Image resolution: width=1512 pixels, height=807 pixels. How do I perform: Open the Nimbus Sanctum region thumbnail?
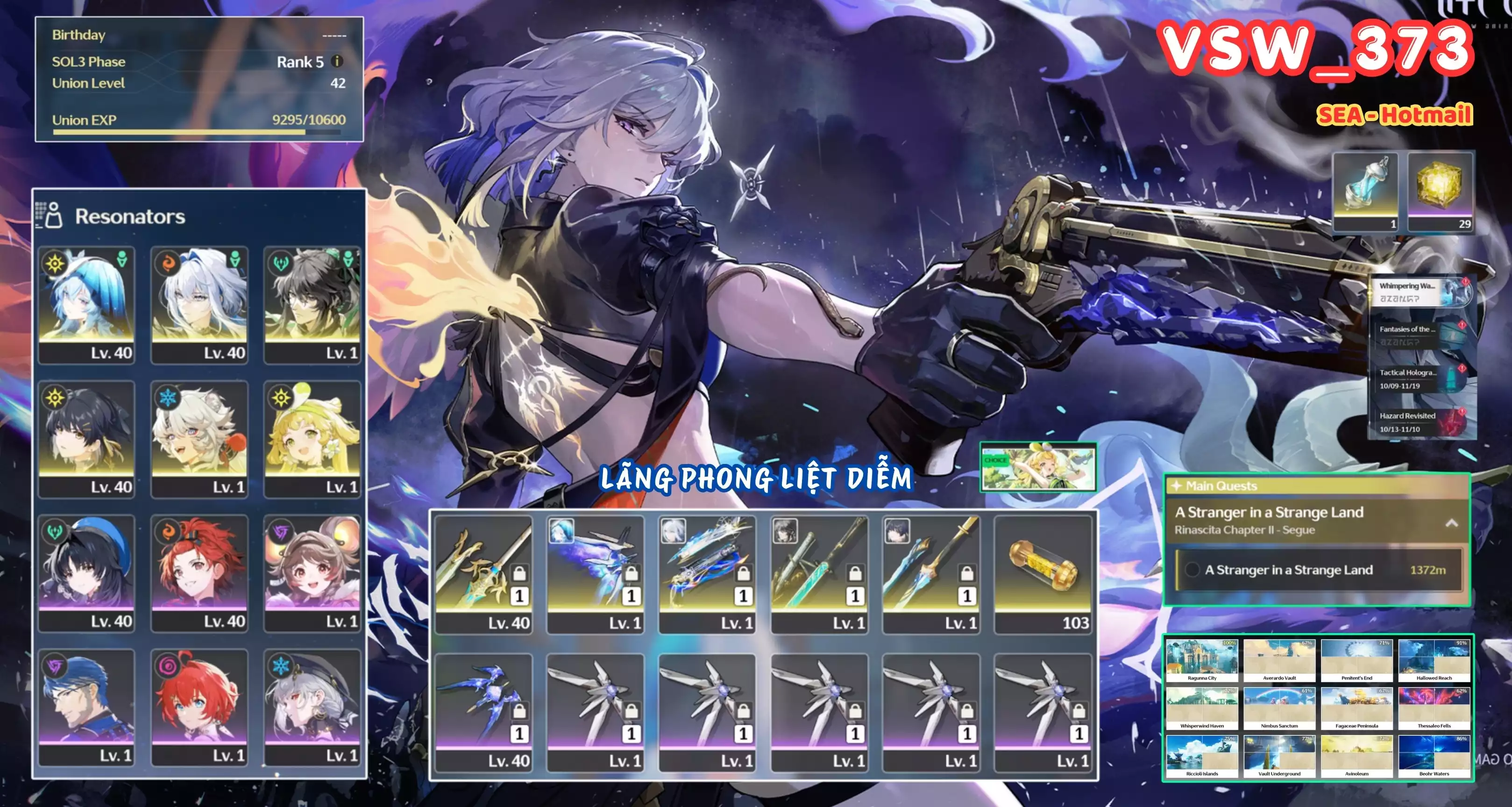point(1279,709)
